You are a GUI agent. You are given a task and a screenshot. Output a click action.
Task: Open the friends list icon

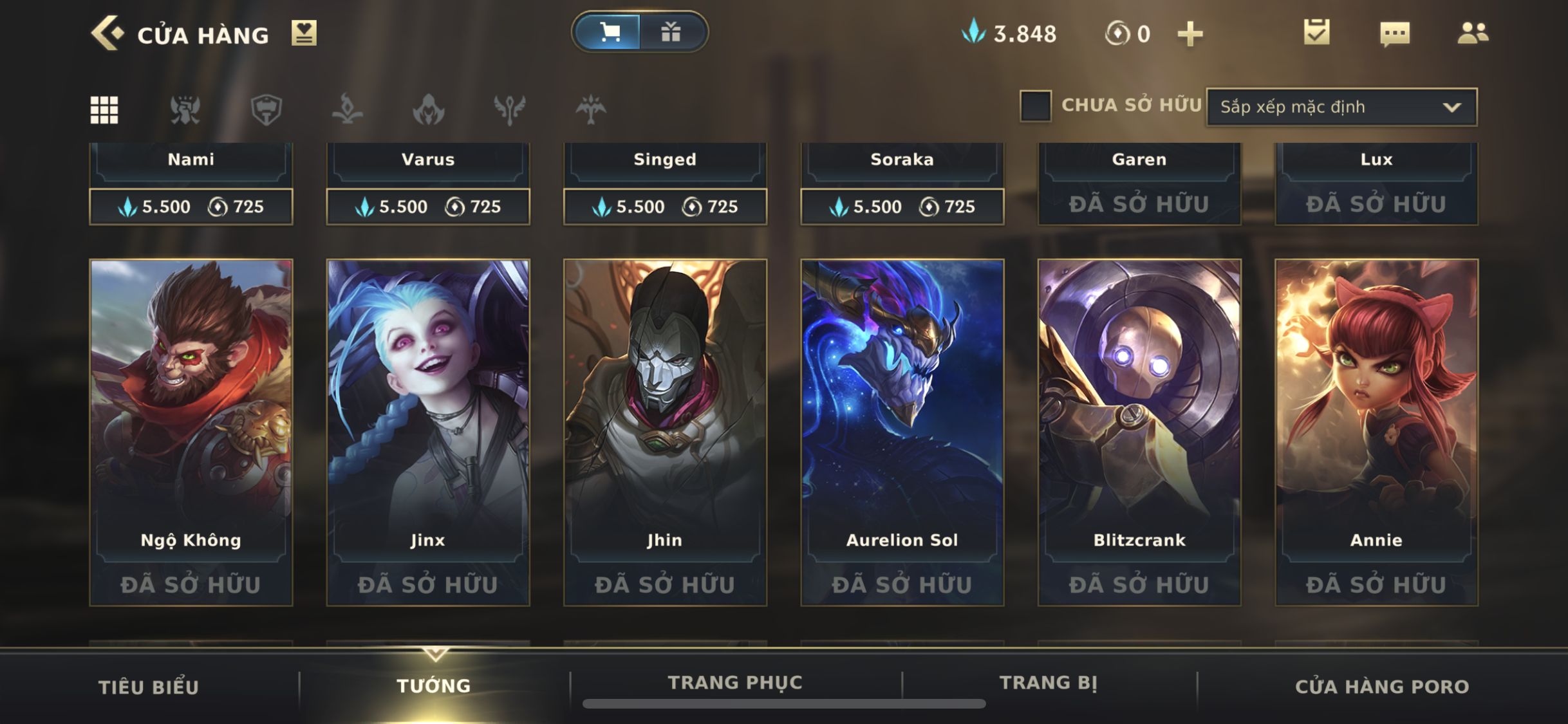point(1473,33)
